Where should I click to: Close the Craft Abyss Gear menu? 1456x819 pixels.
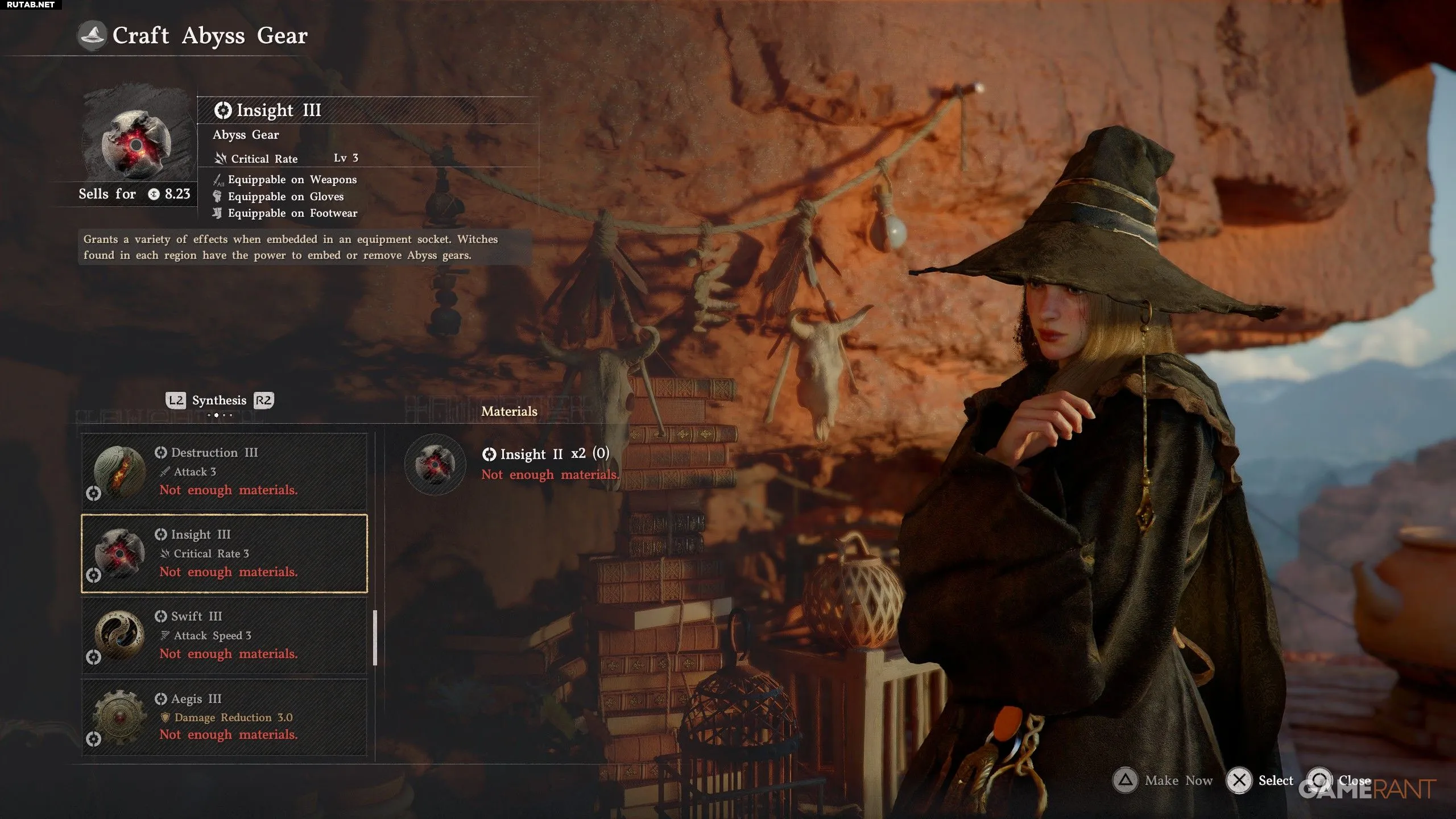click(1339, 780)
